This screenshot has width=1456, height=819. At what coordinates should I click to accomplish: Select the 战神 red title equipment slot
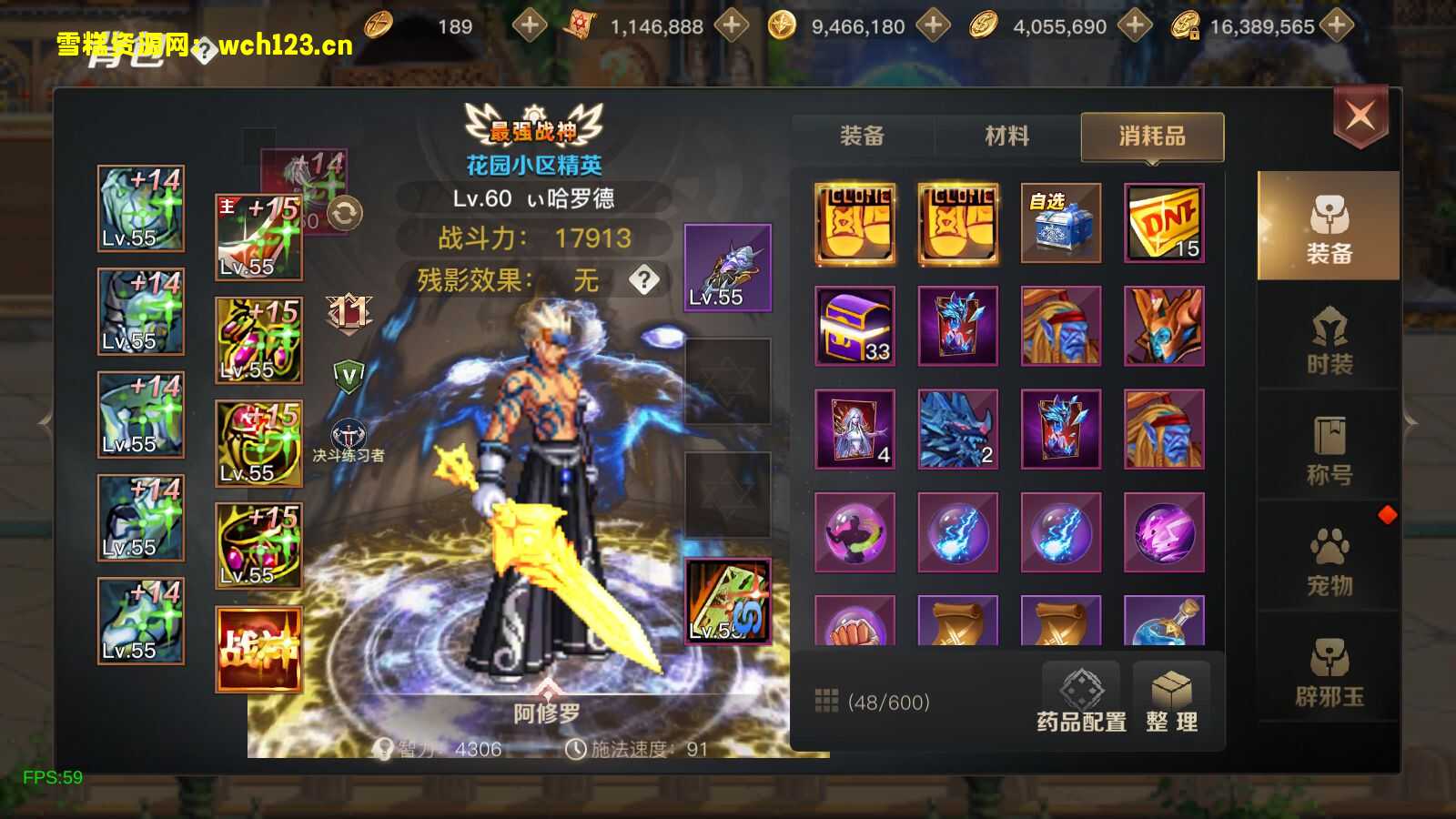click(x=258, y=650)
